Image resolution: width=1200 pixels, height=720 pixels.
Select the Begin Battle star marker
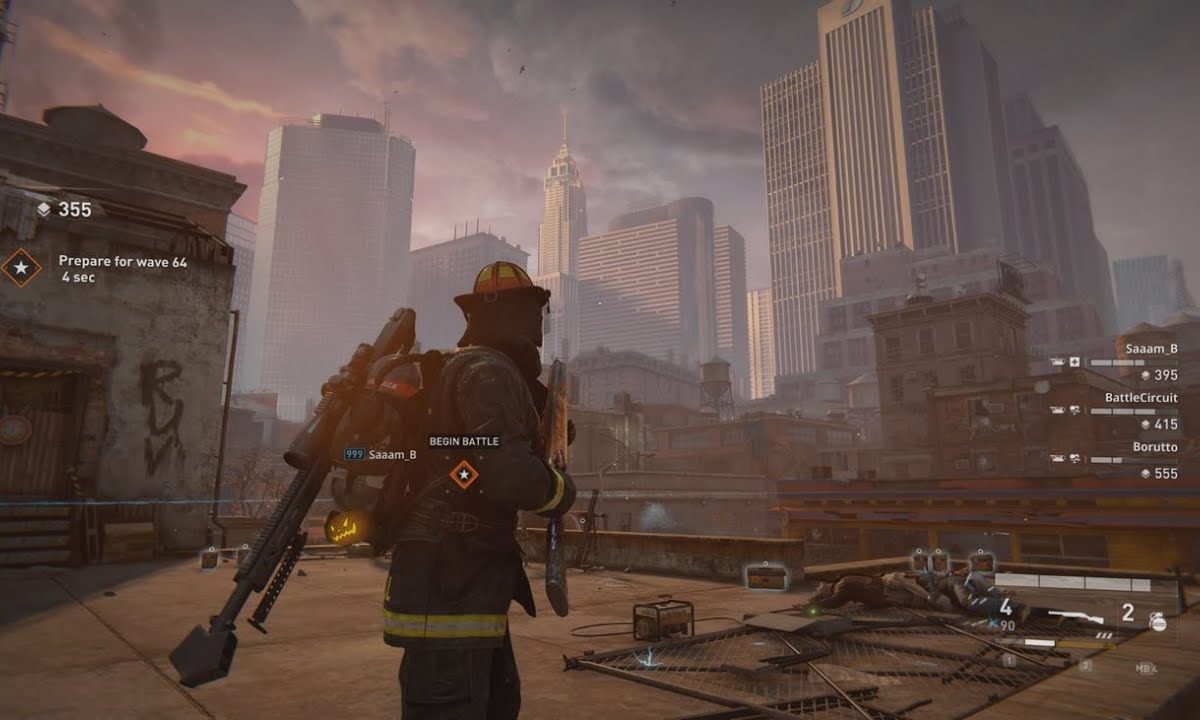[463, 474]
